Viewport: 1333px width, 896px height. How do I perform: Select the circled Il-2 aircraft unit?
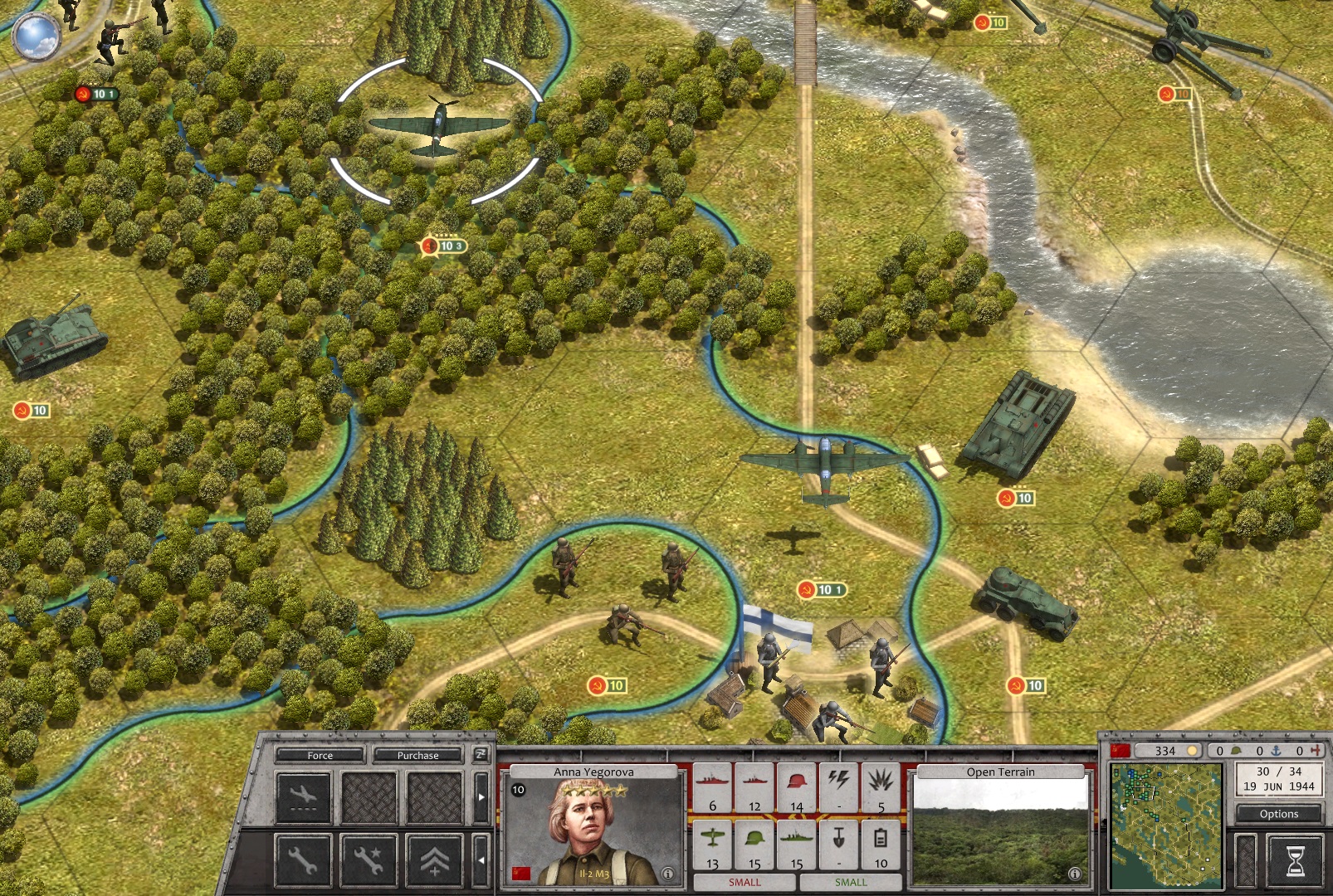(x=437, y=129)
